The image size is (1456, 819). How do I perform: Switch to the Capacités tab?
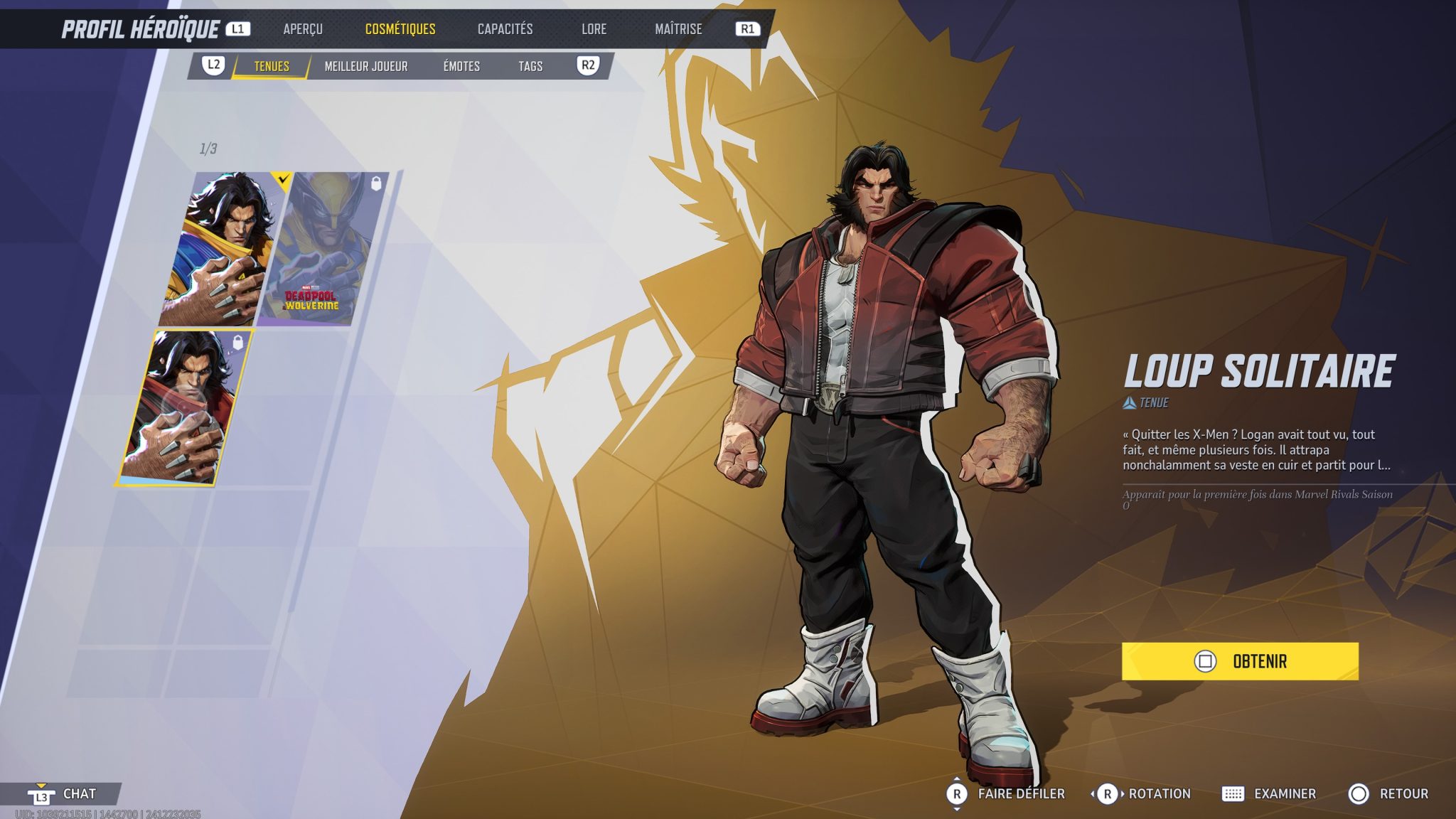pos(505,29)
